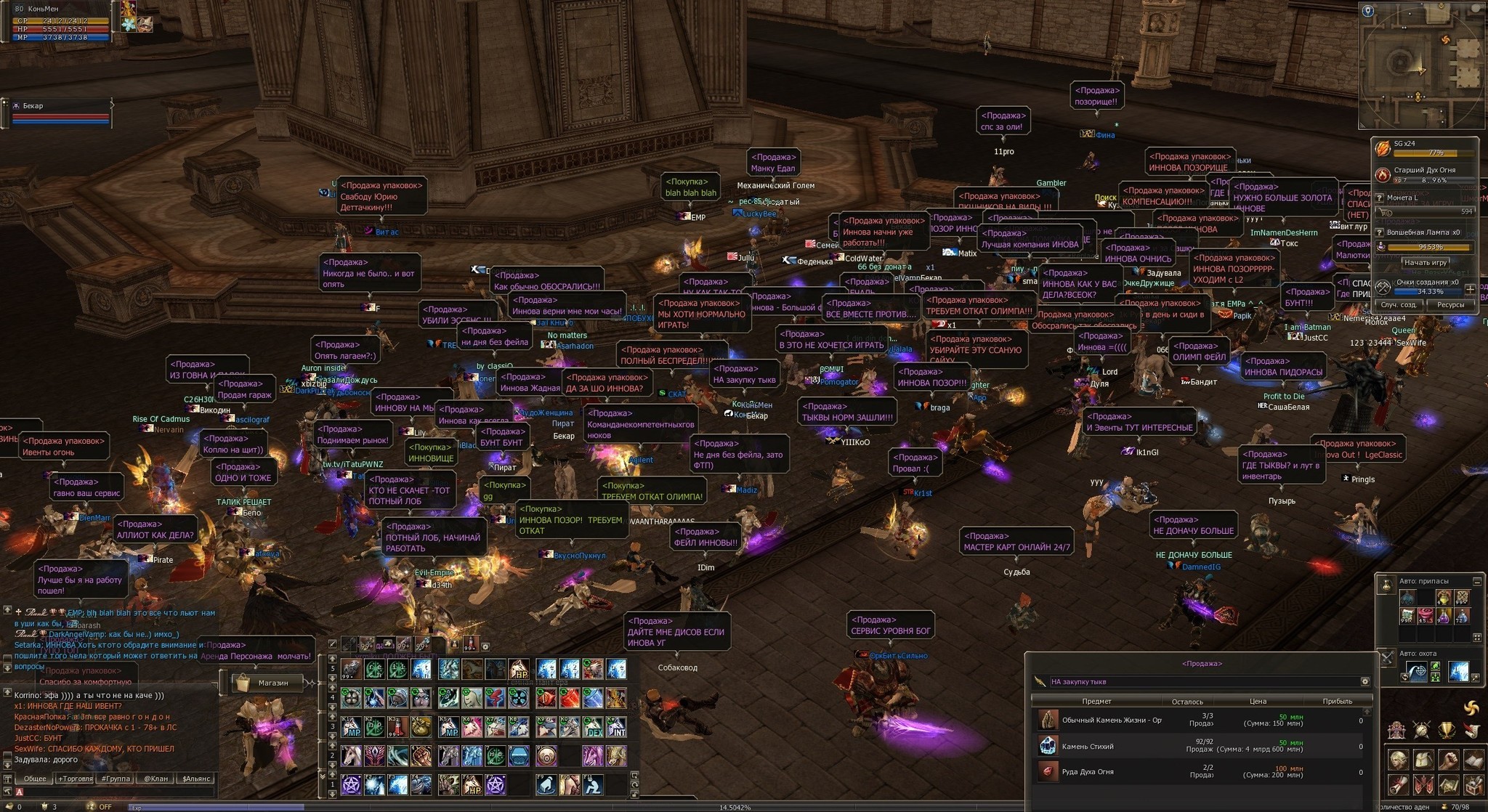Select the Камень Стихий row in the sale list
The image size is (1488, 812).
[1199, 746]
